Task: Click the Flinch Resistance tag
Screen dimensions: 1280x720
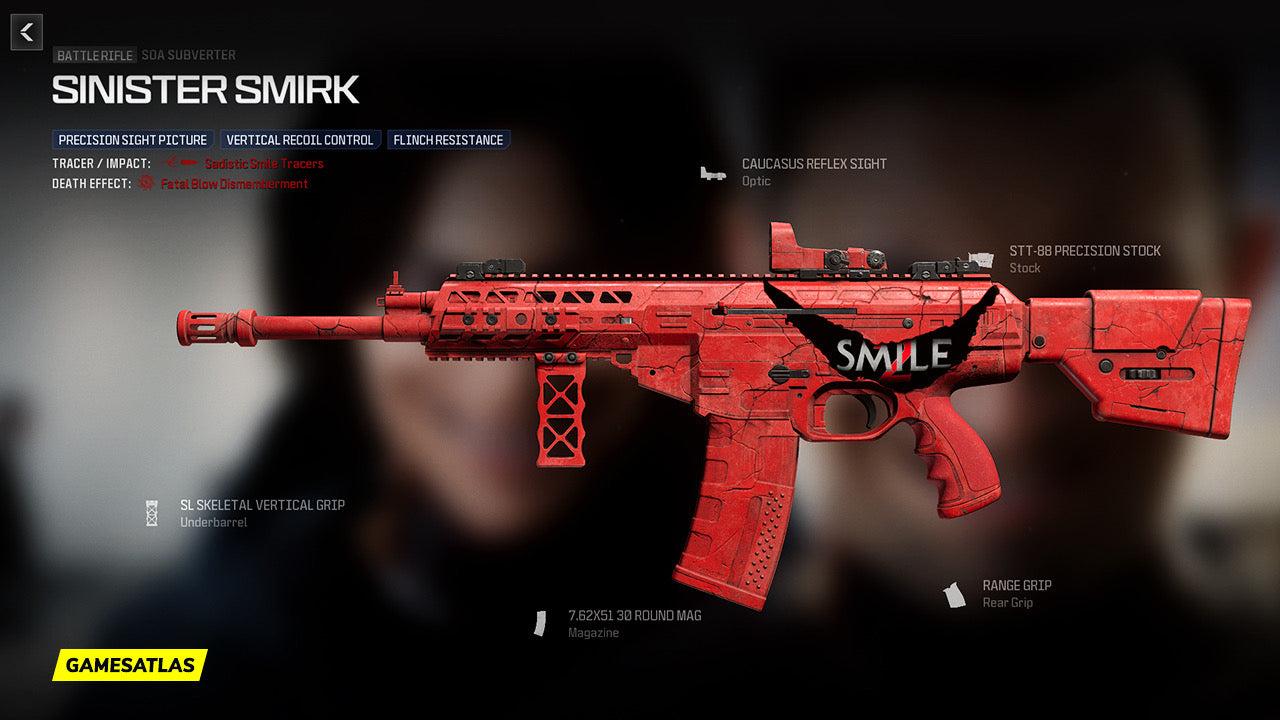Action: coord(448,140)
